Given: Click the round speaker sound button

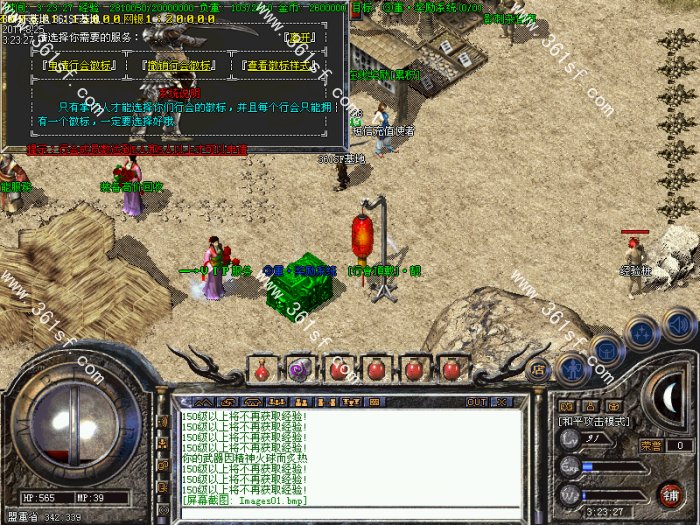Looking at the screenshot, I should [679, 323].
